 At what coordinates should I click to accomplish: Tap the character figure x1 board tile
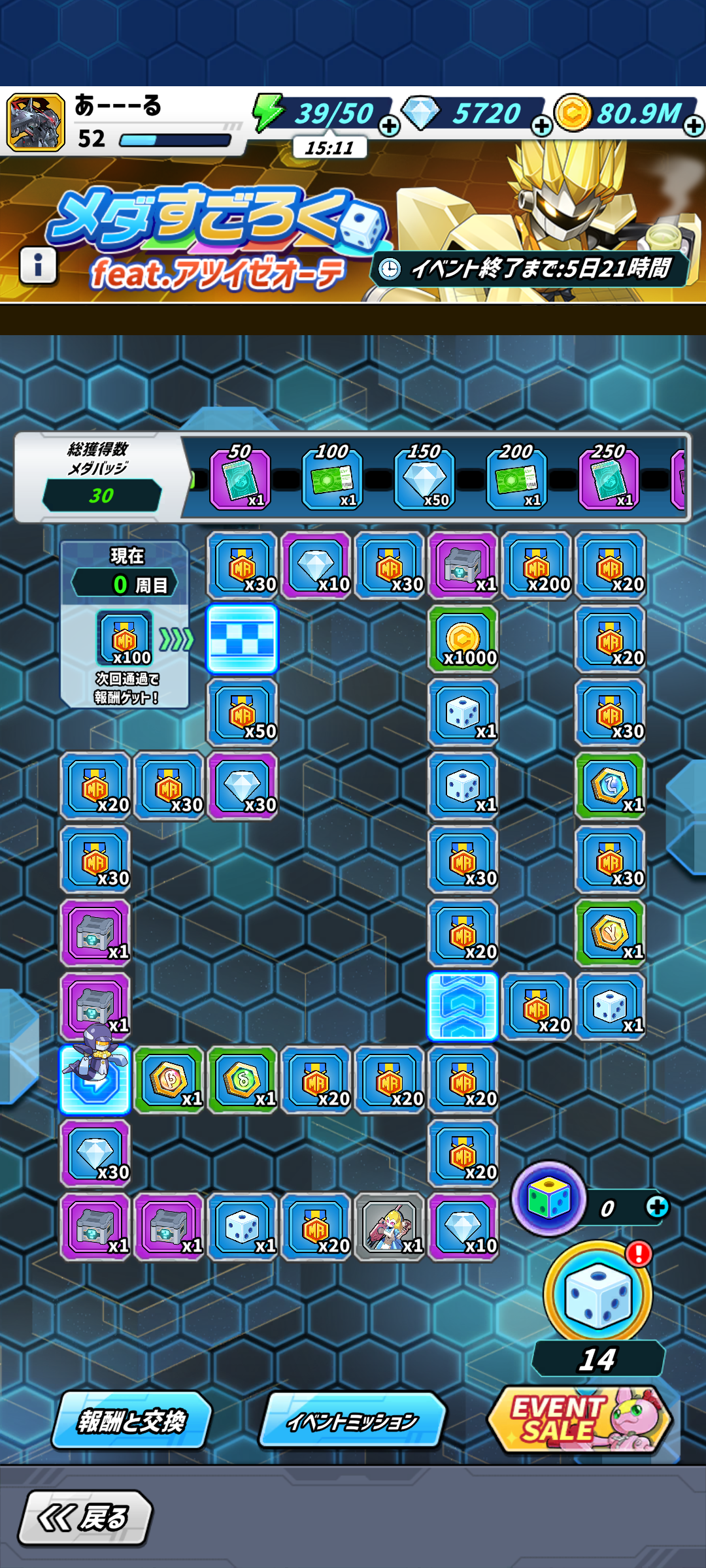coord(390,1228)
